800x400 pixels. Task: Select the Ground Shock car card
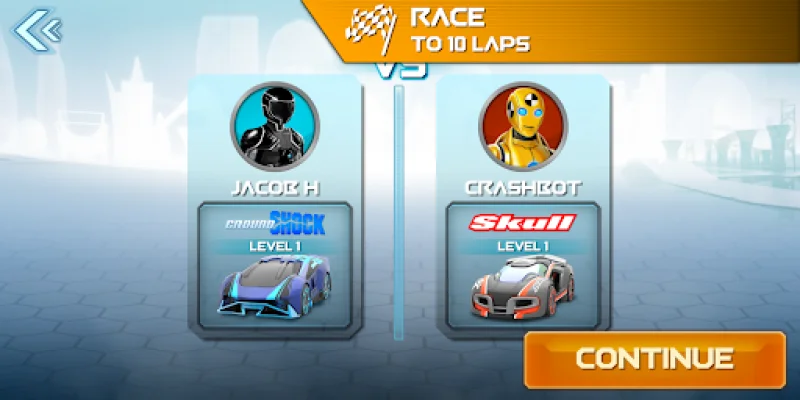(x=274, y=265)
